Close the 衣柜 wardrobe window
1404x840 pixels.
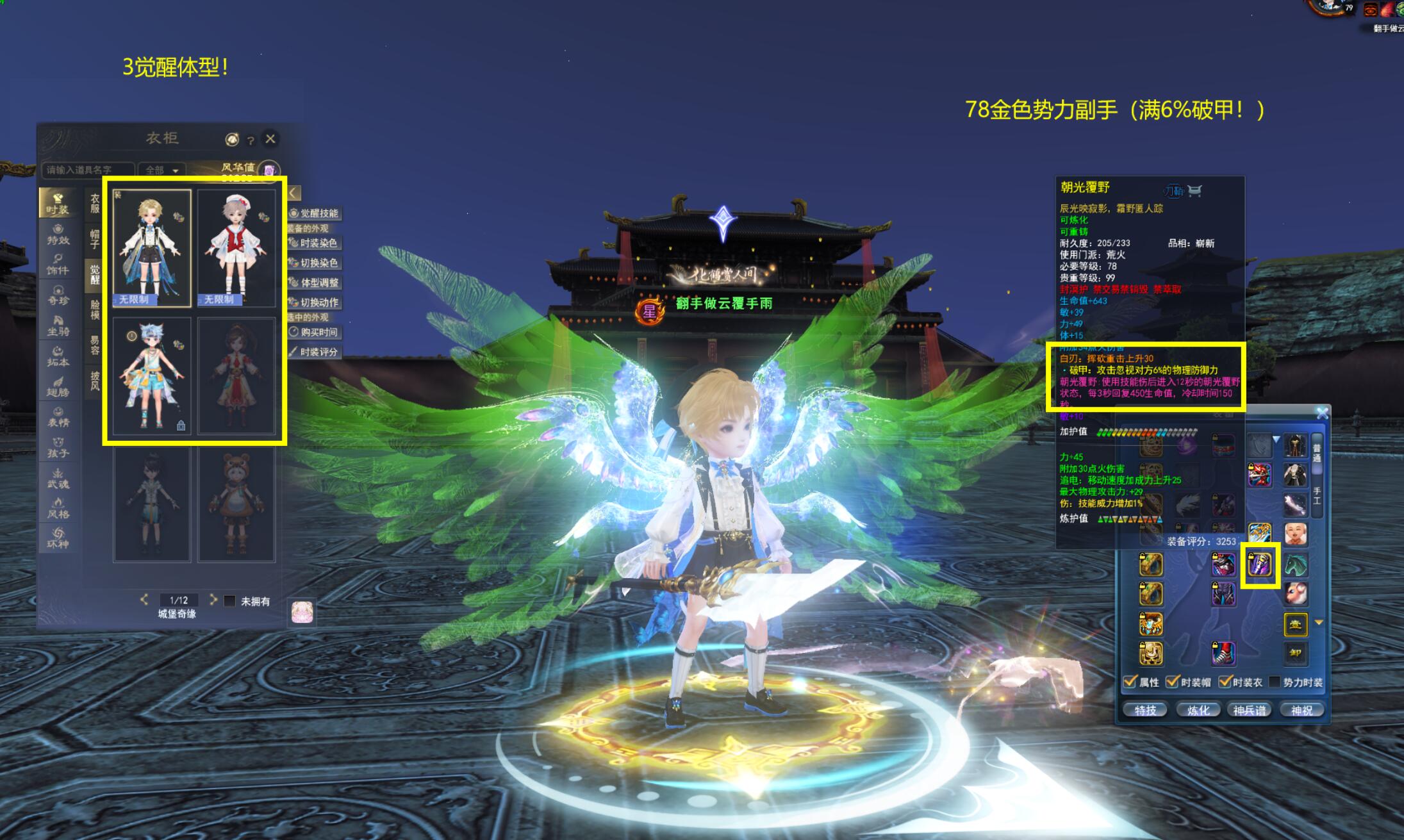[270, 138]
